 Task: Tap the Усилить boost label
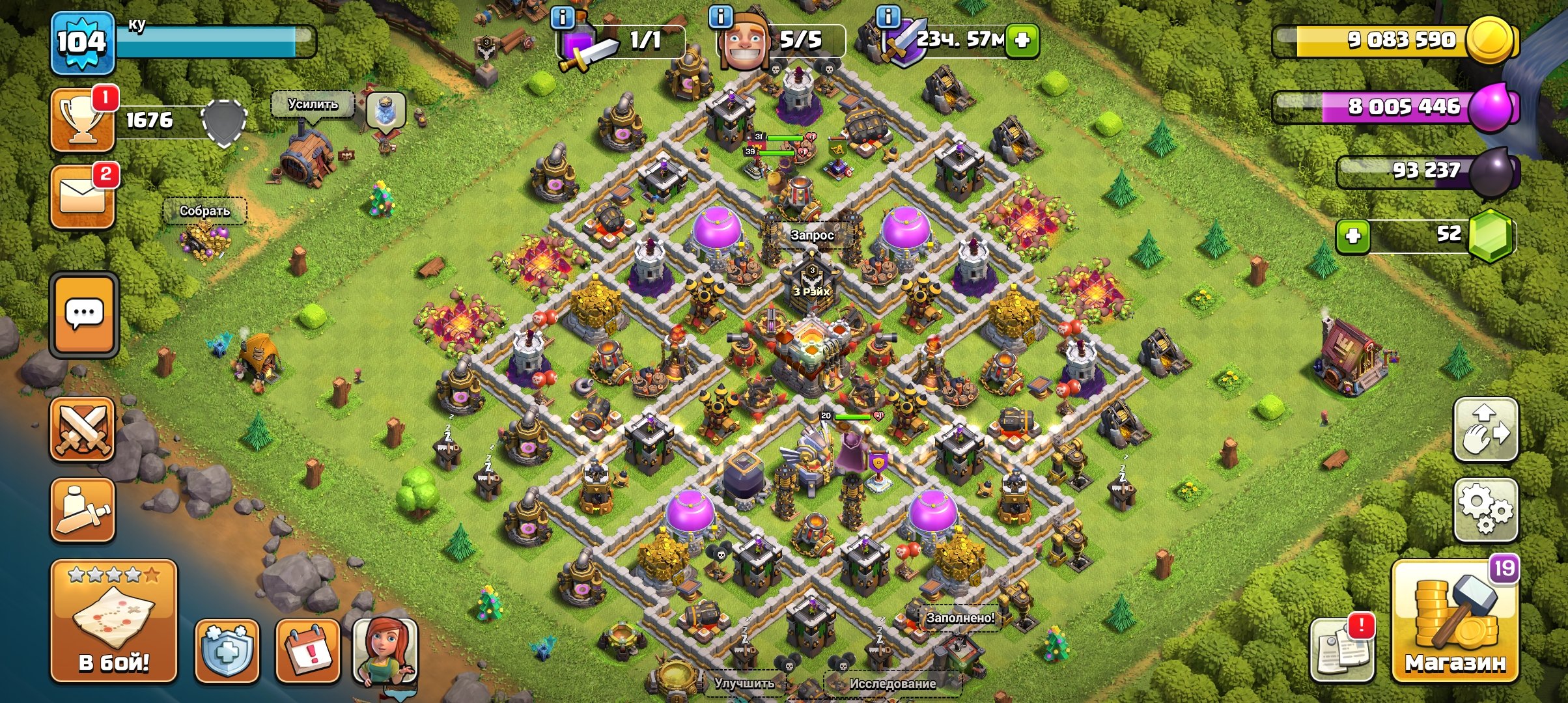[x=313, y=104]
